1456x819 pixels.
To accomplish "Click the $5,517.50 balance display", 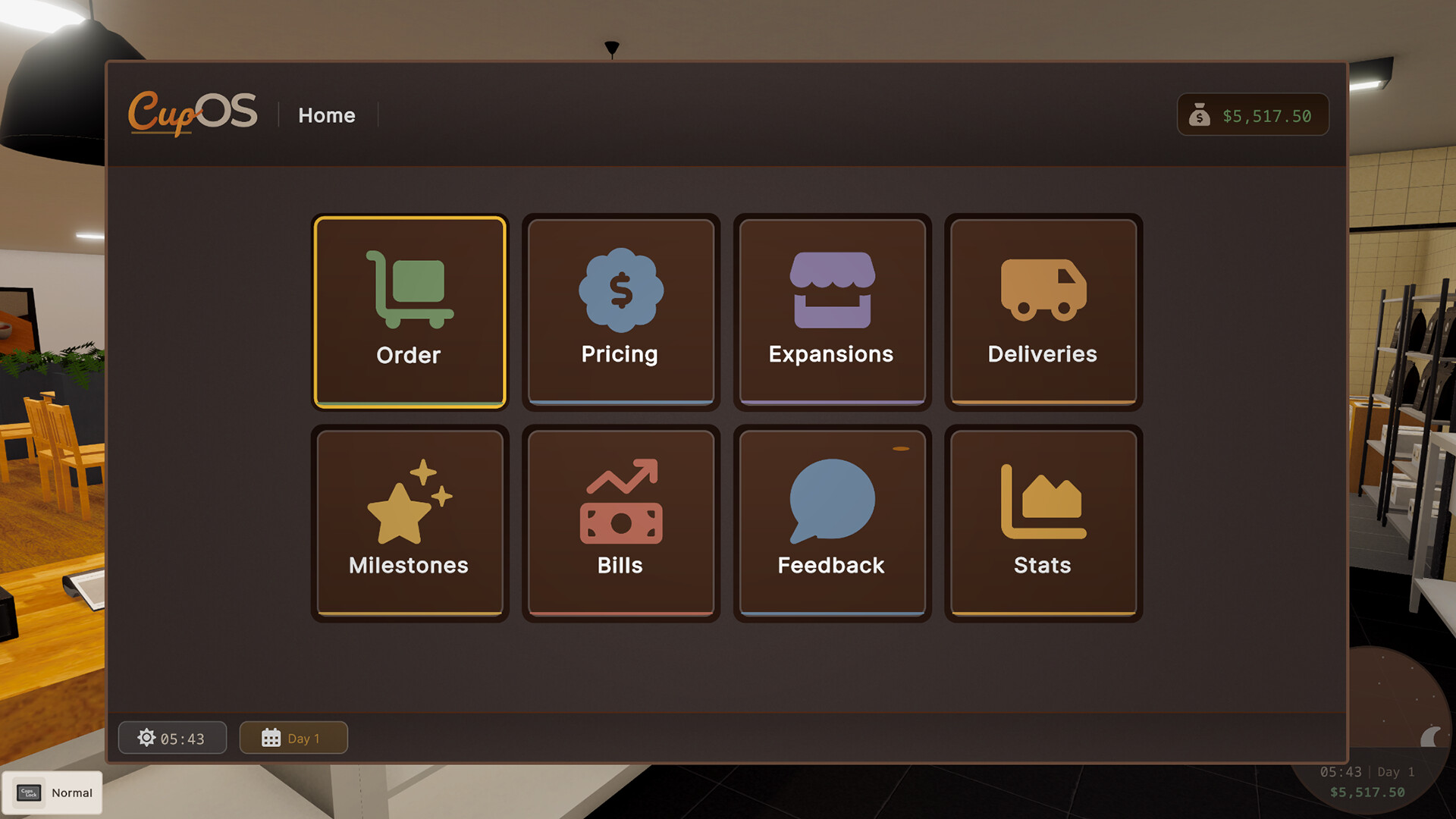I will pos(1268,115).
